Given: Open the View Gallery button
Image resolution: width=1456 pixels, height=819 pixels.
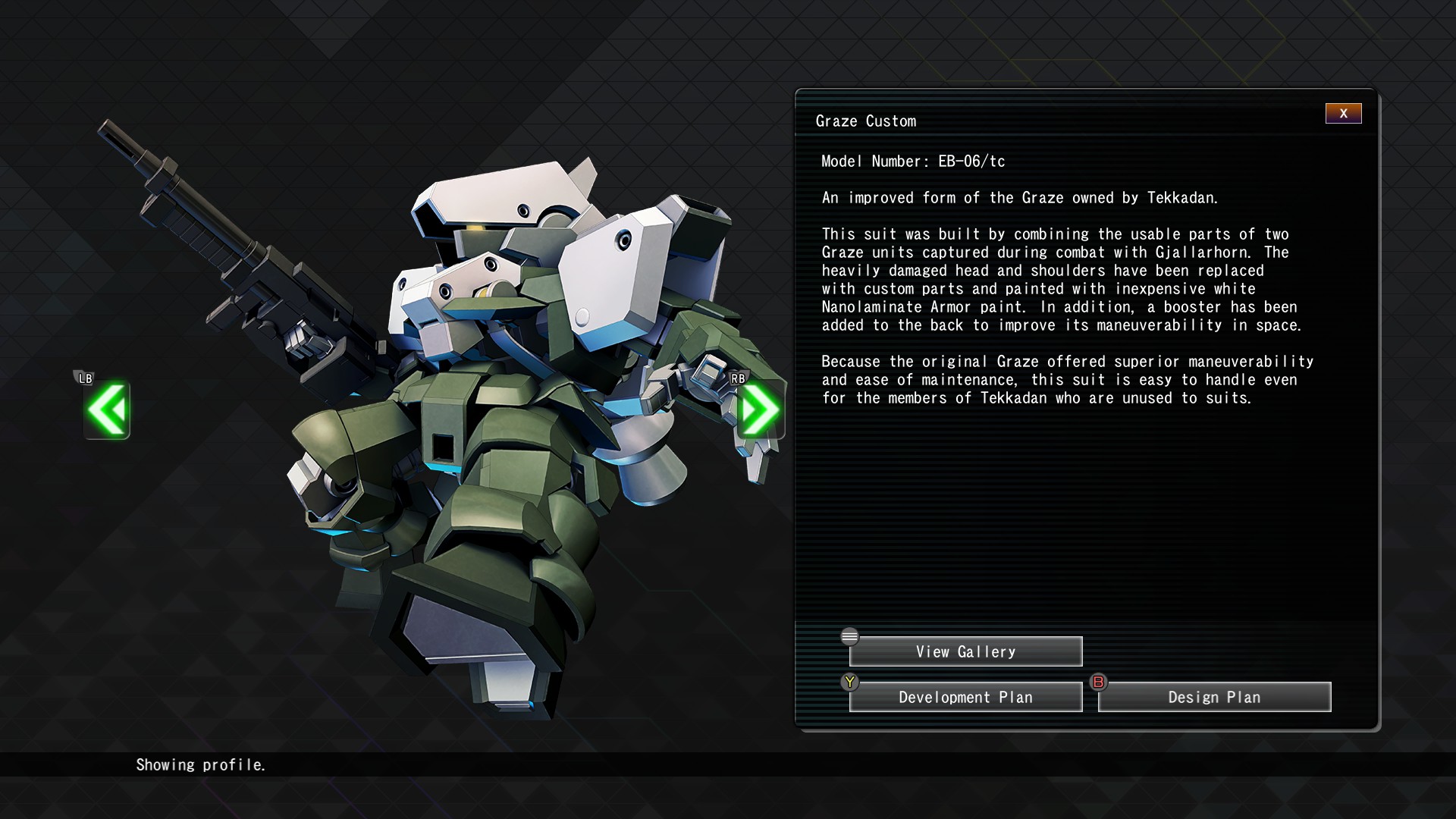Looking at the screenshot, I should pos(965,652).
